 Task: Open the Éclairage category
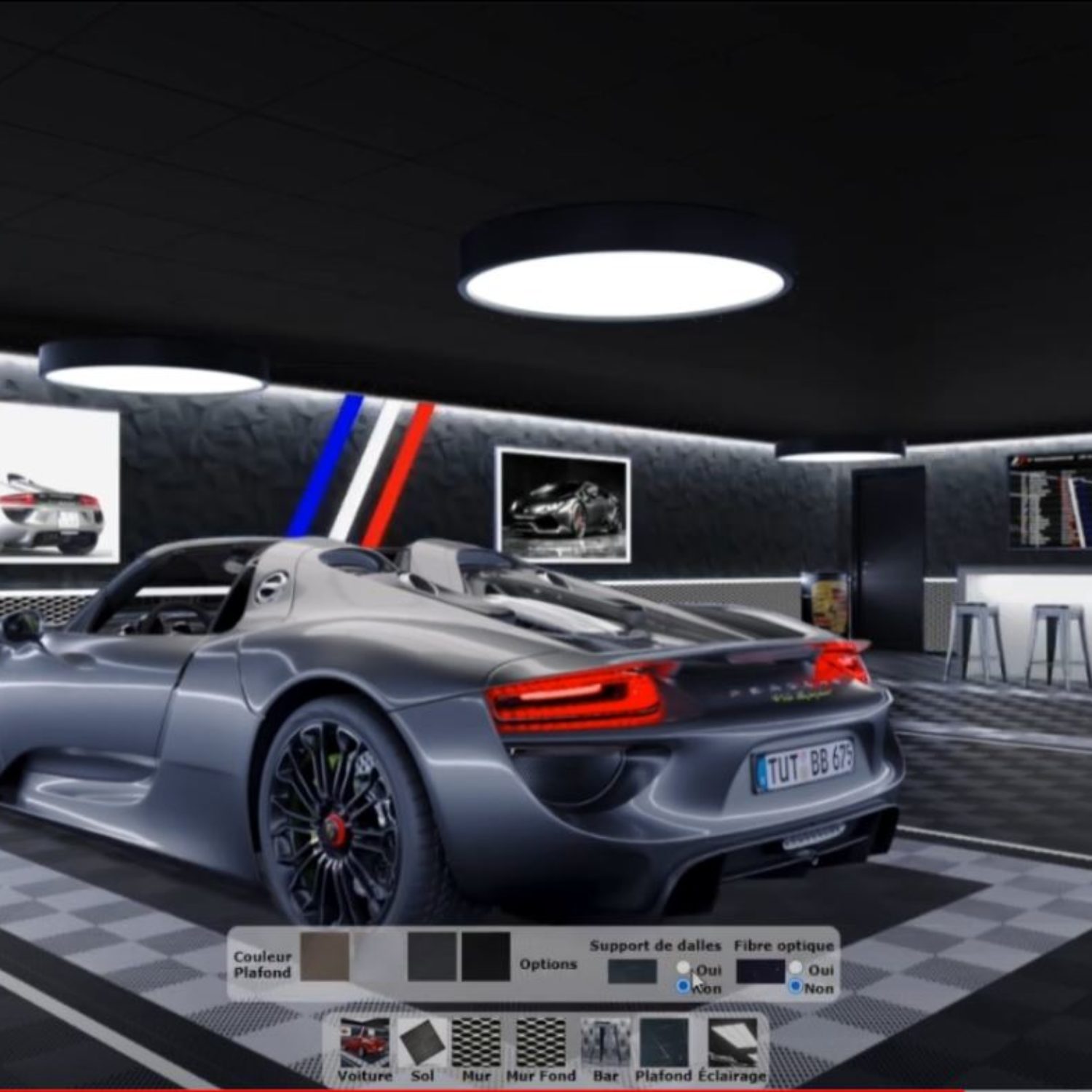click(x=732, y=1045)
